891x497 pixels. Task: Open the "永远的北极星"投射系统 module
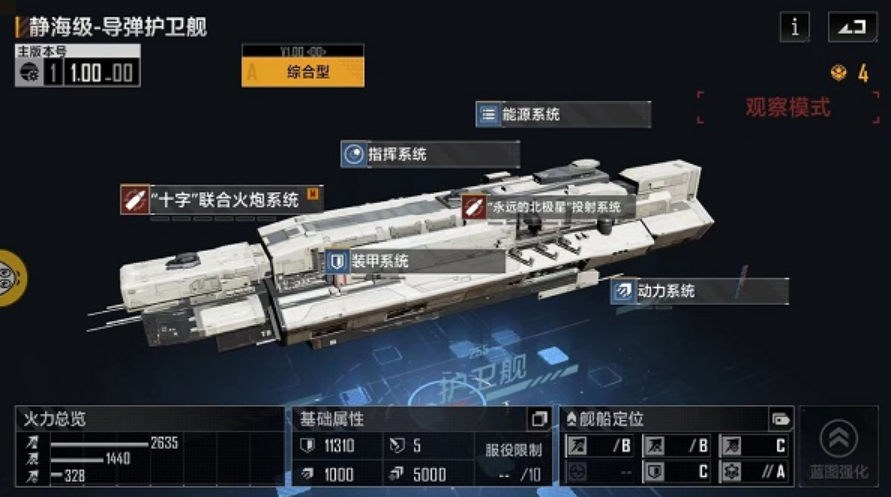(548, 207)
